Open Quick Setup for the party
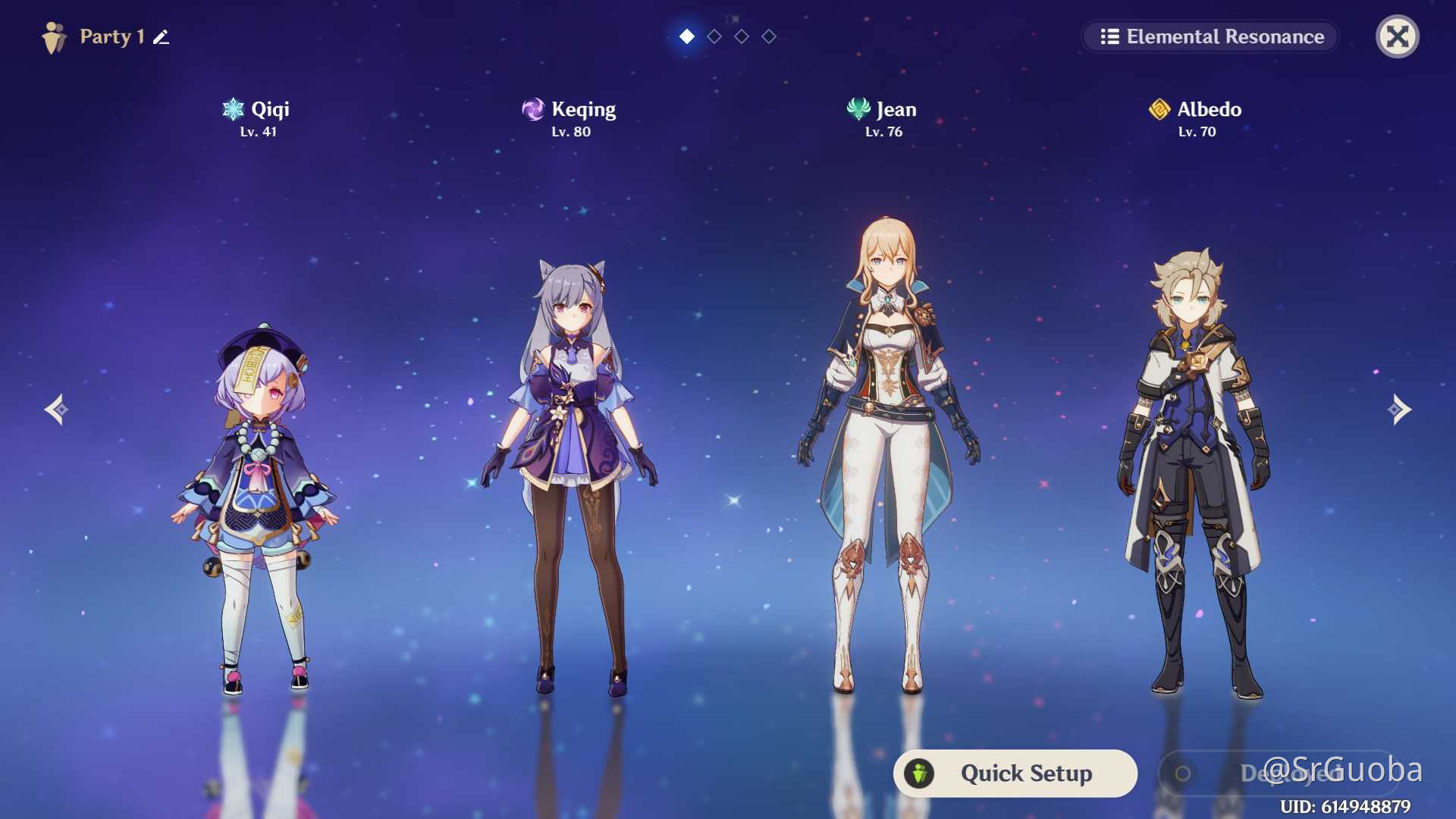1456x819 pixels. pyautogui.click(x=1015, y=773)
